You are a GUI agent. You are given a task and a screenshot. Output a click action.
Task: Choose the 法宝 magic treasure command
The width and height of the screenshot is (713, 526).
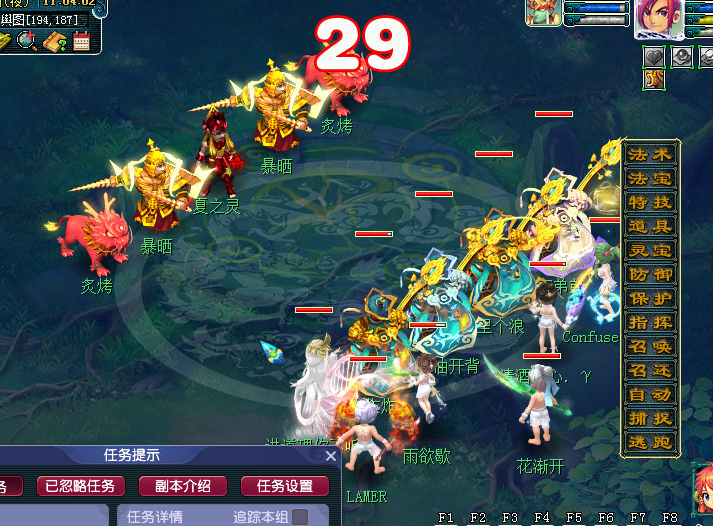point(650,179)
